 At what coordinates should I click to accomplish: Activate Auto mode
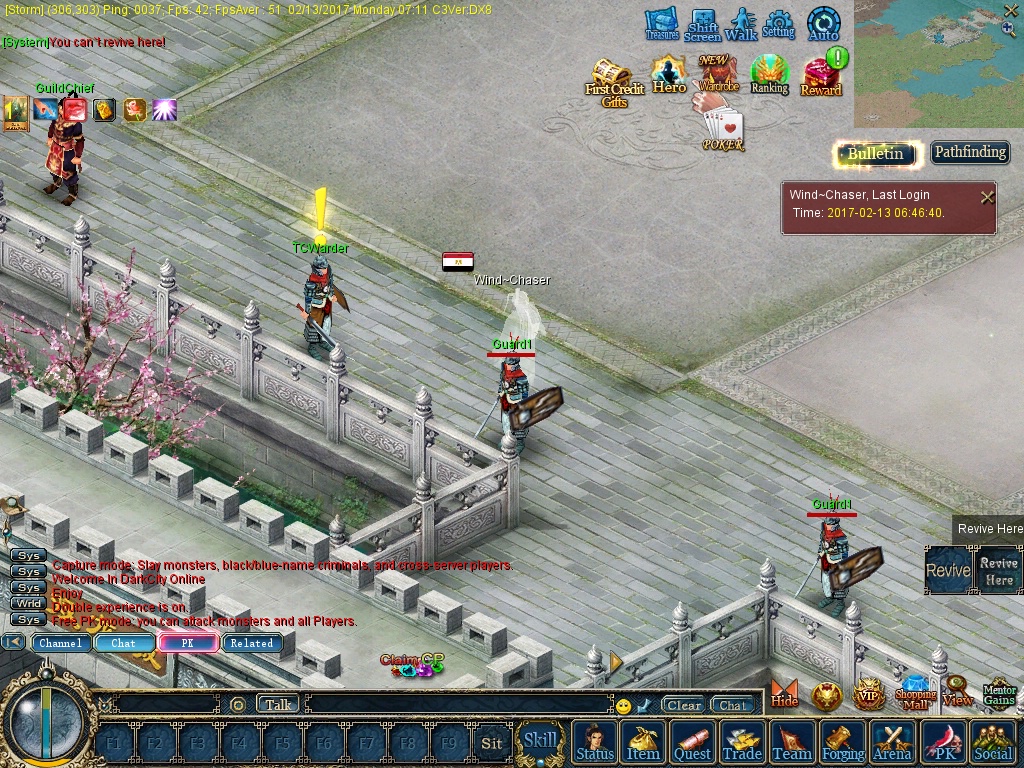(x=823, y=24)
